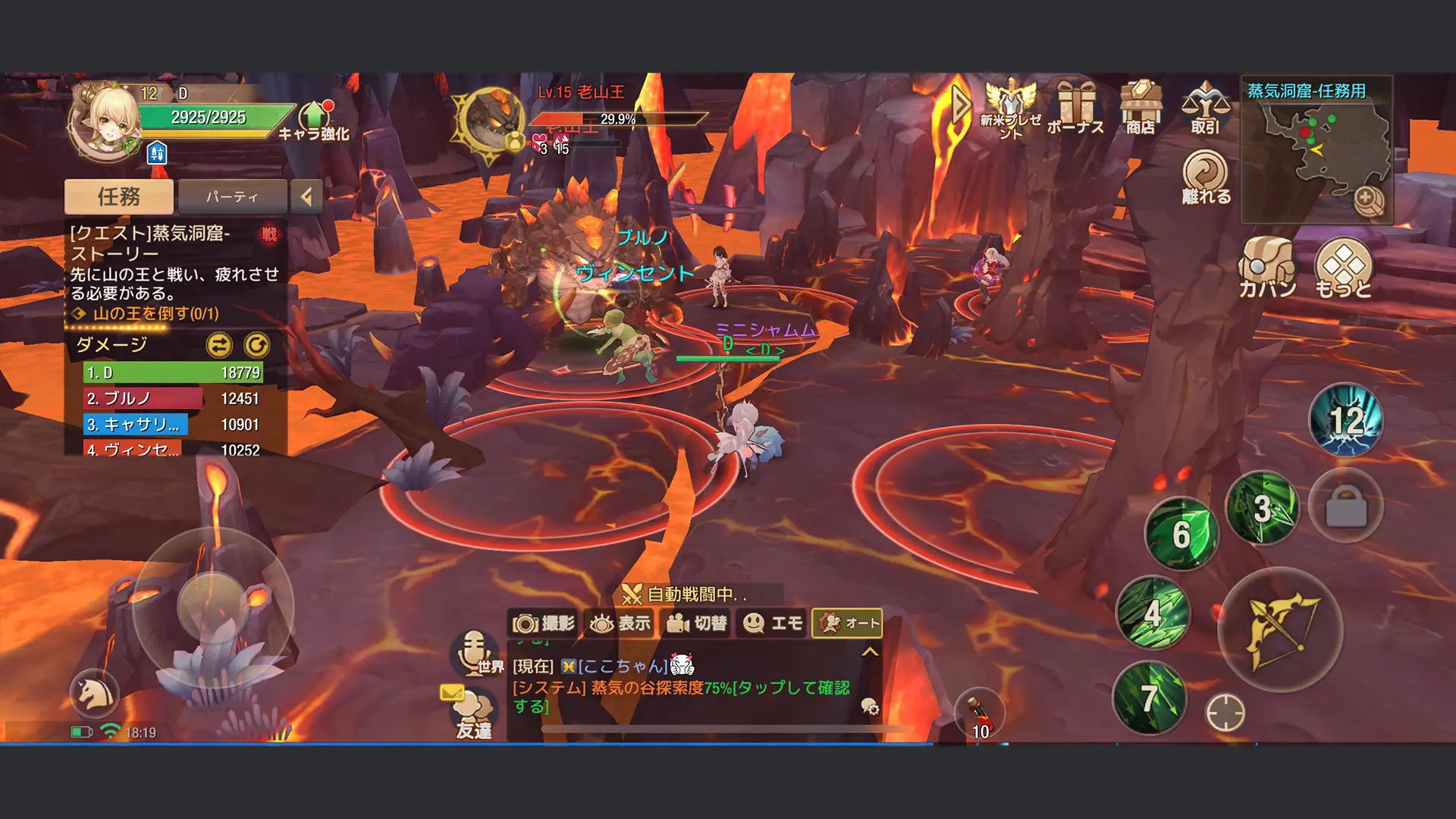Screen dimensions: 1456x819
Task: Attack with the bow basic attack button
Action: tap(1281, 629)
